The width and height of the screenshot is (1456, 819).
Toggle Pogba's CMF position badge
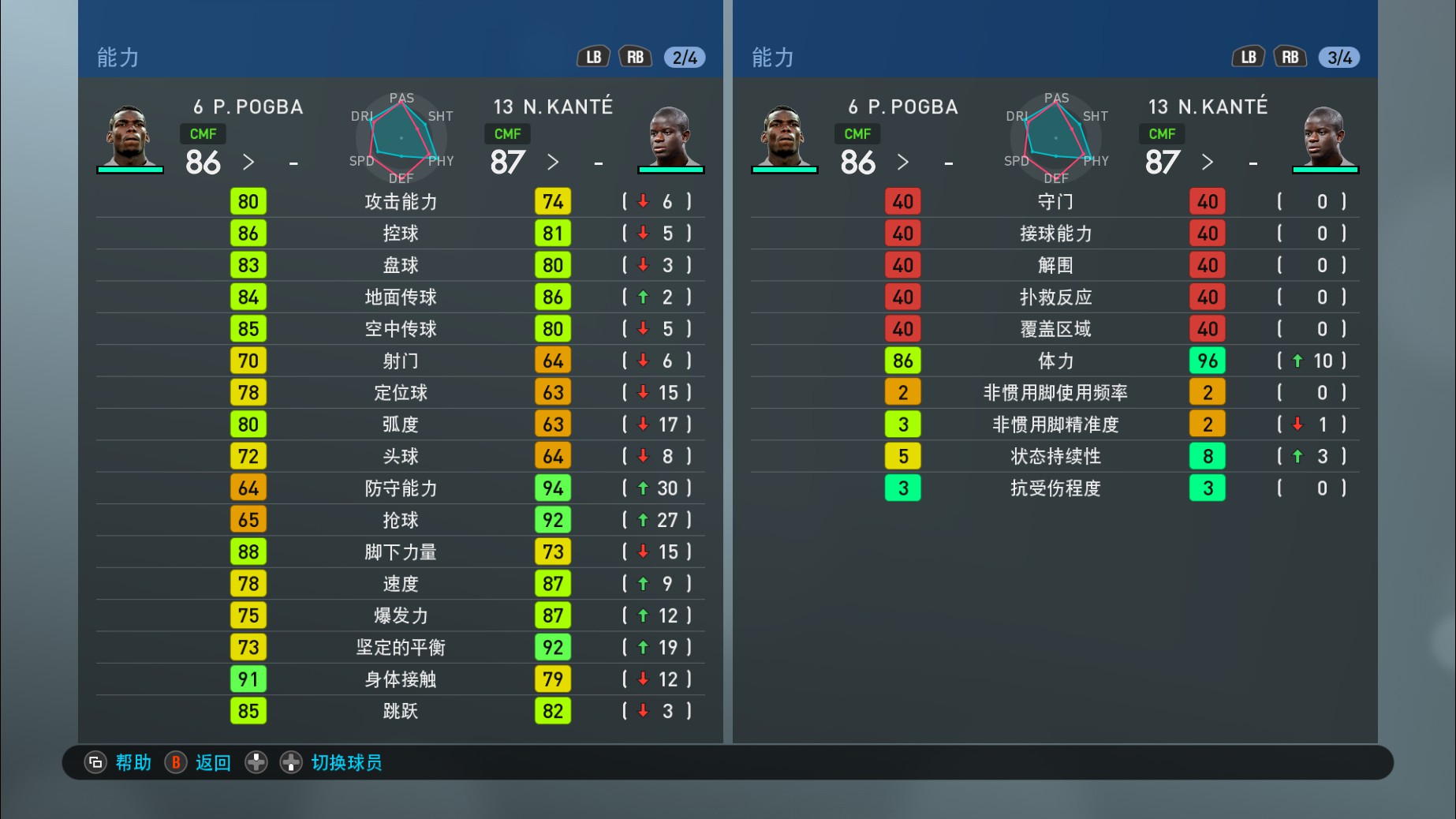coord(202,134)
